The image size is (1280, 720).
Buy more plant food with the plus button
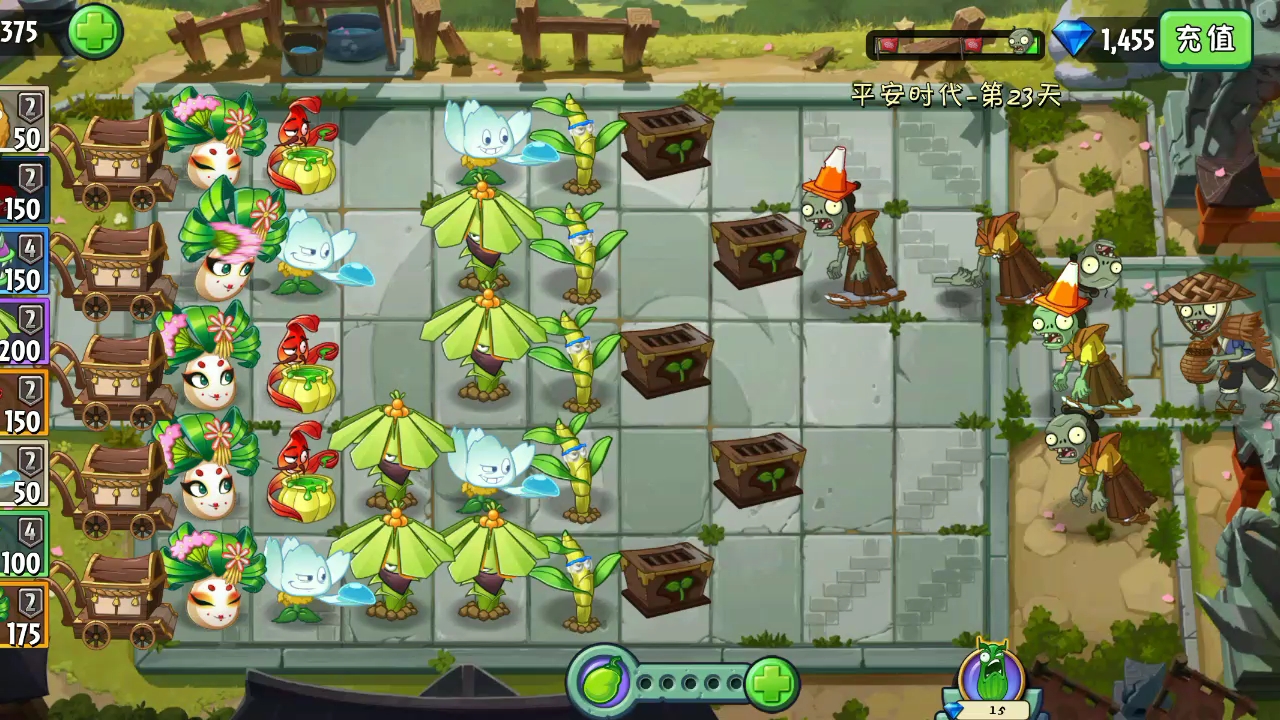[x=771, y=684]
